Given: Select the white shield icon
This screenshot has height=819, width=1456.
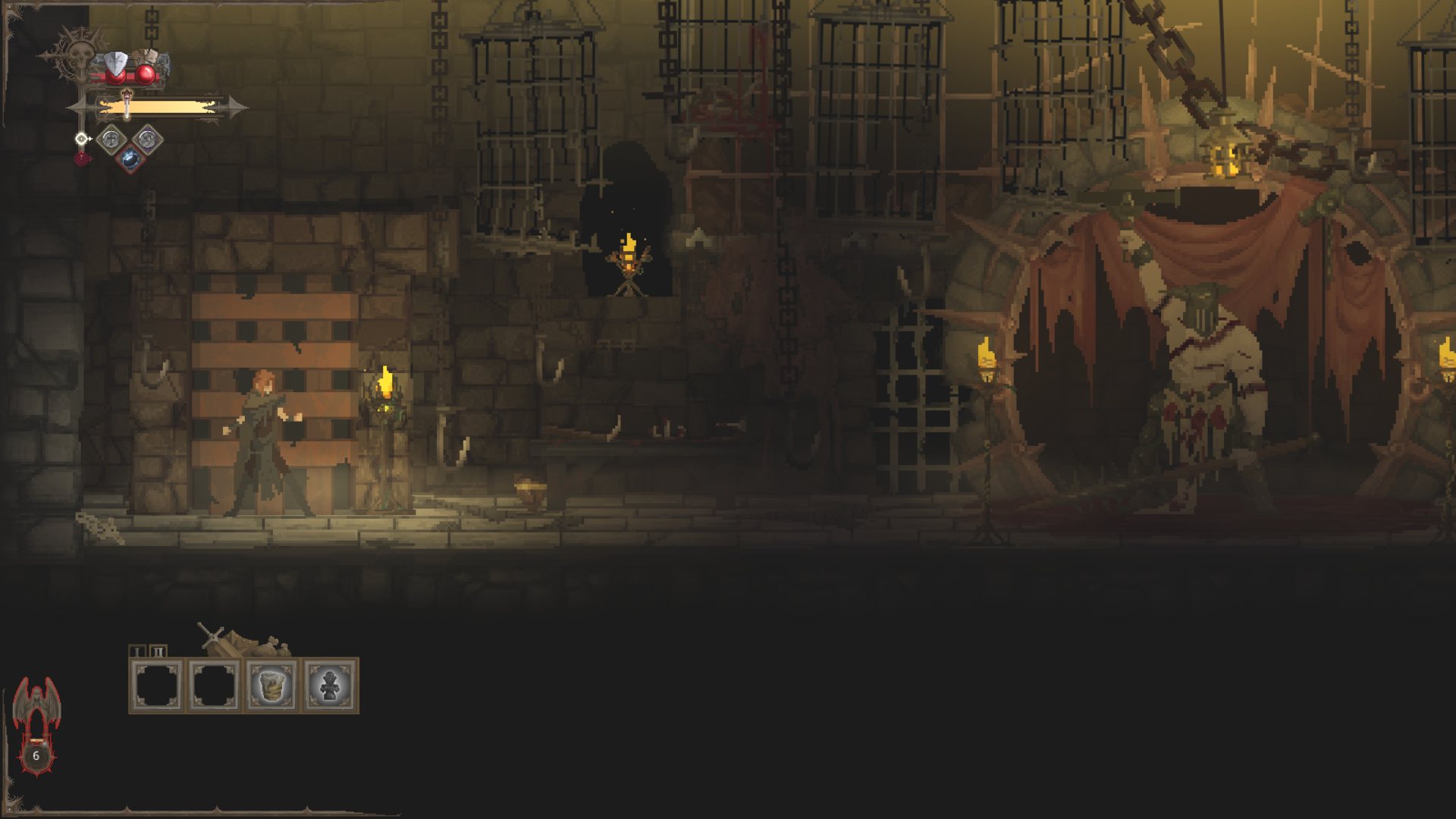Looking at the screenshot, I should 116,64.
